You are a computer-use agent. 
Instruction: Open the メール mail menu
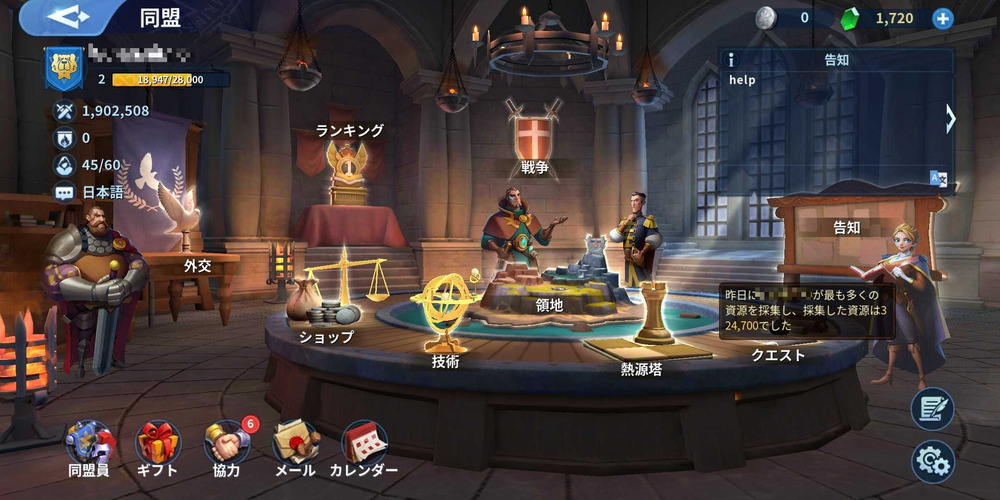click(295, 443)
